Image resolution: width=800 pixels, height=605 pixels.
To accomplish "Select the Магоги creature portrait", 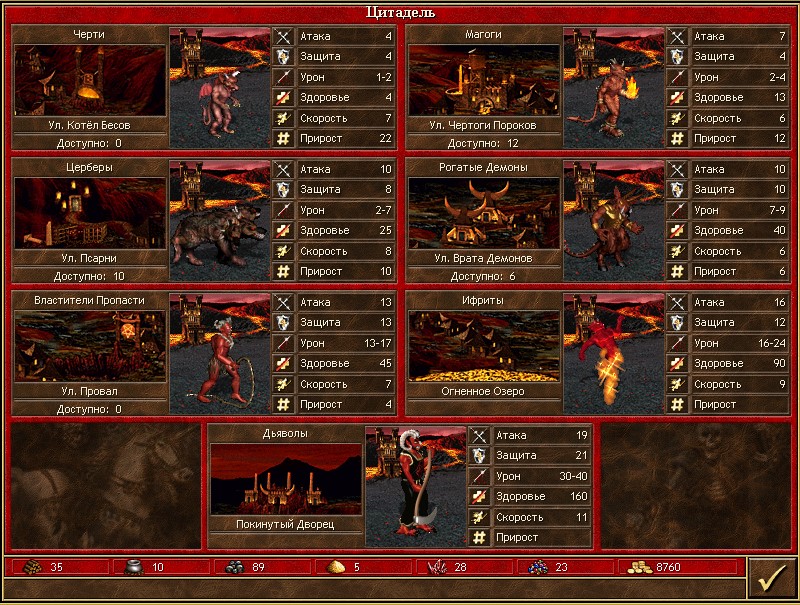I will [x=614, y=87].
